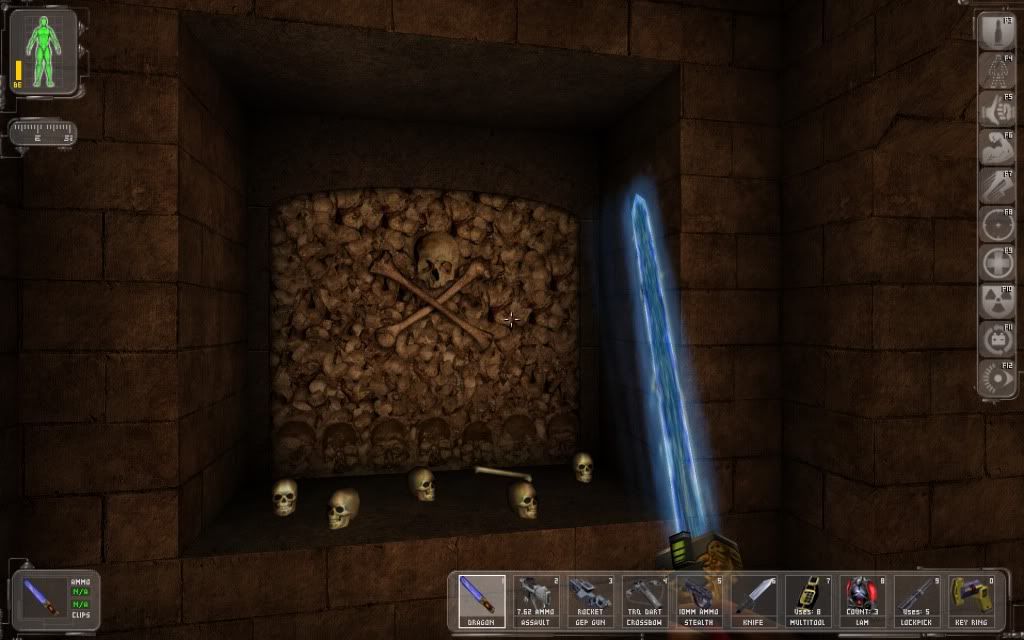The width and height of the screenshot is (1024, 640).
Task: Select the Dragon sword belt slot
Action: pyautogui.click(x=482, y=601)
